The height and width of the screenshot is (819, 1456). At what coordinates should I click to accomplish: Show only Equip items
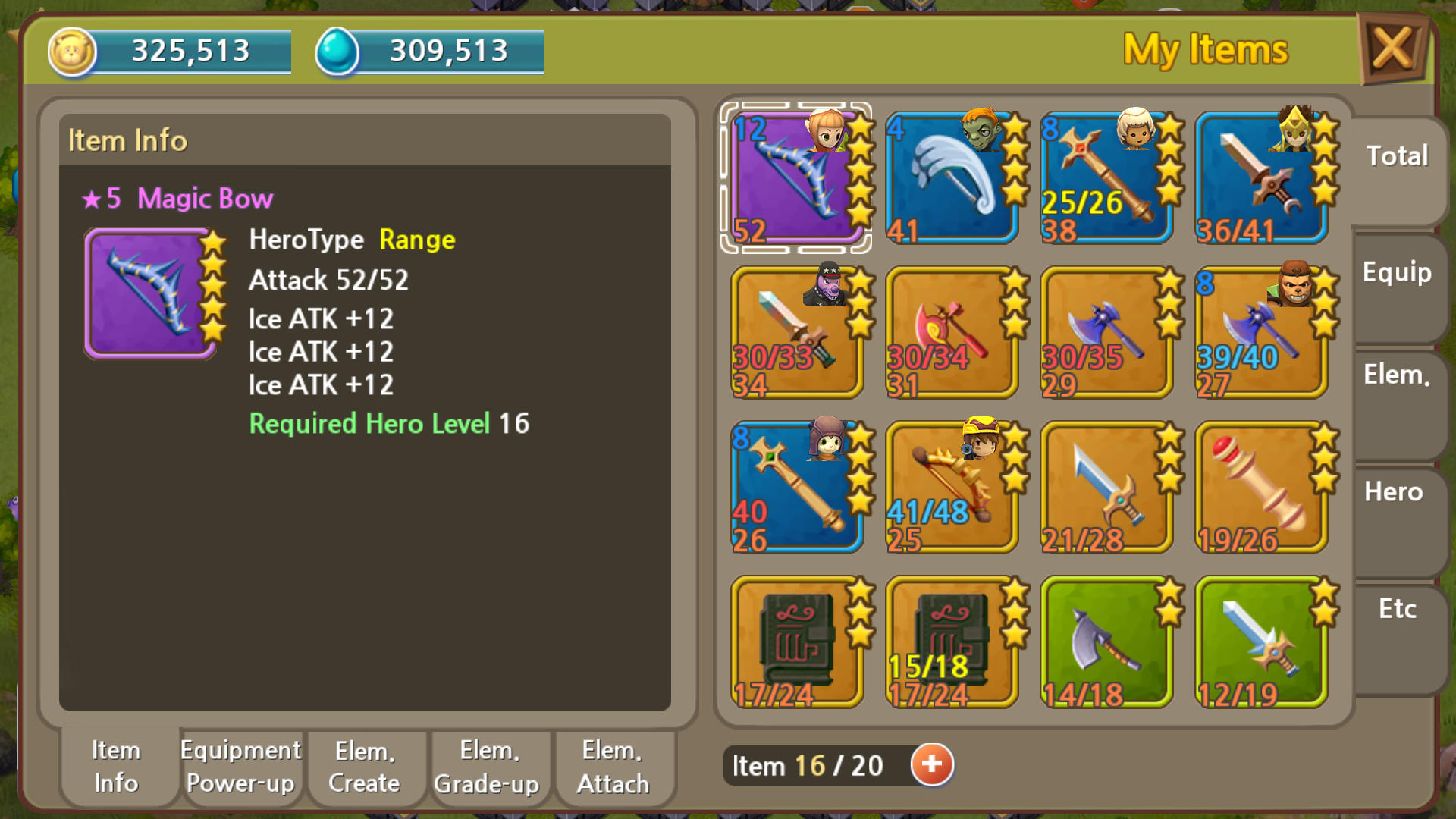click(x=1397, y=273)
